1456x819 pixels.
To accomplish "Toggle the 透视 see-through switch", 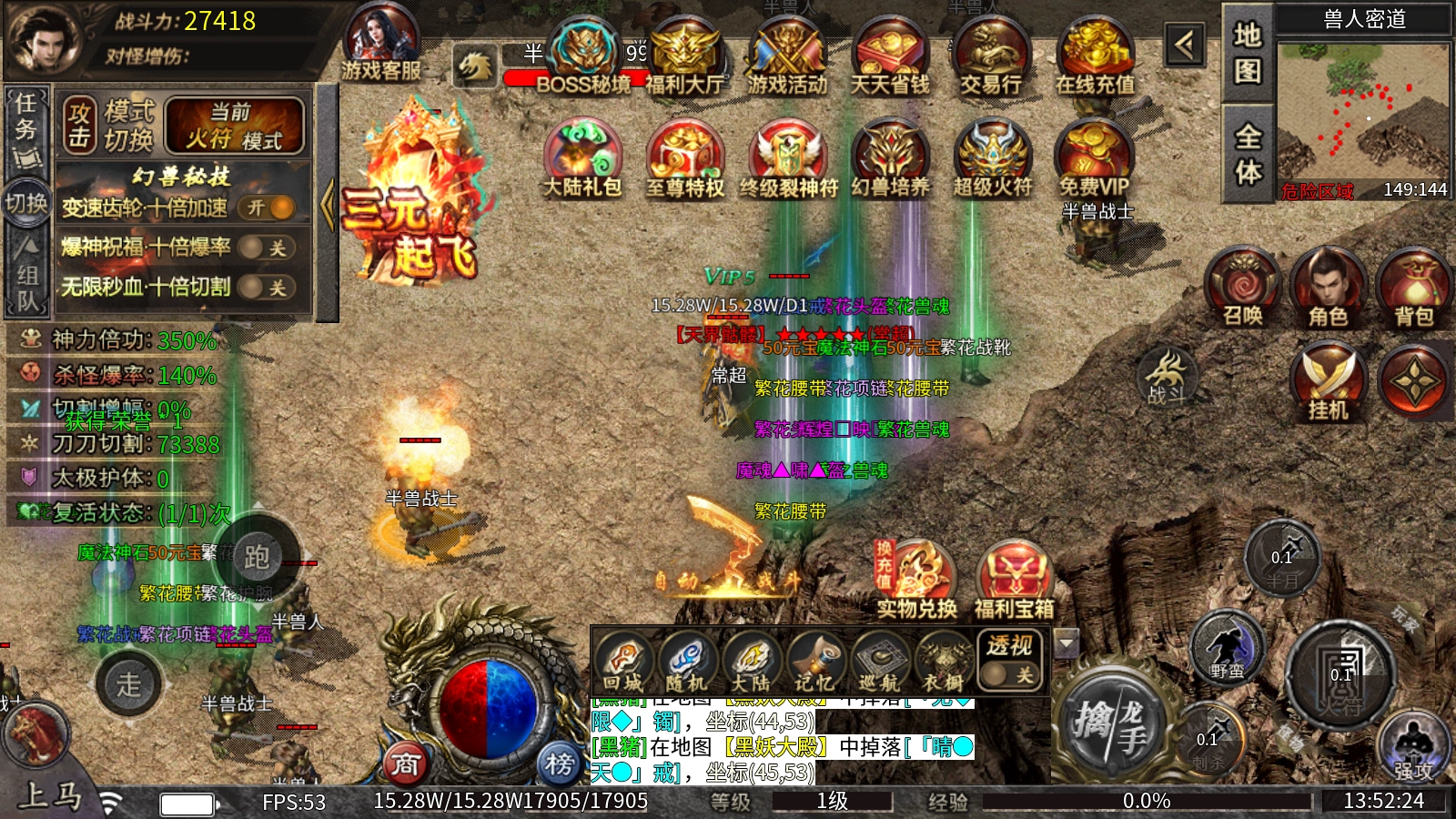I will [x=1009, y=674].
